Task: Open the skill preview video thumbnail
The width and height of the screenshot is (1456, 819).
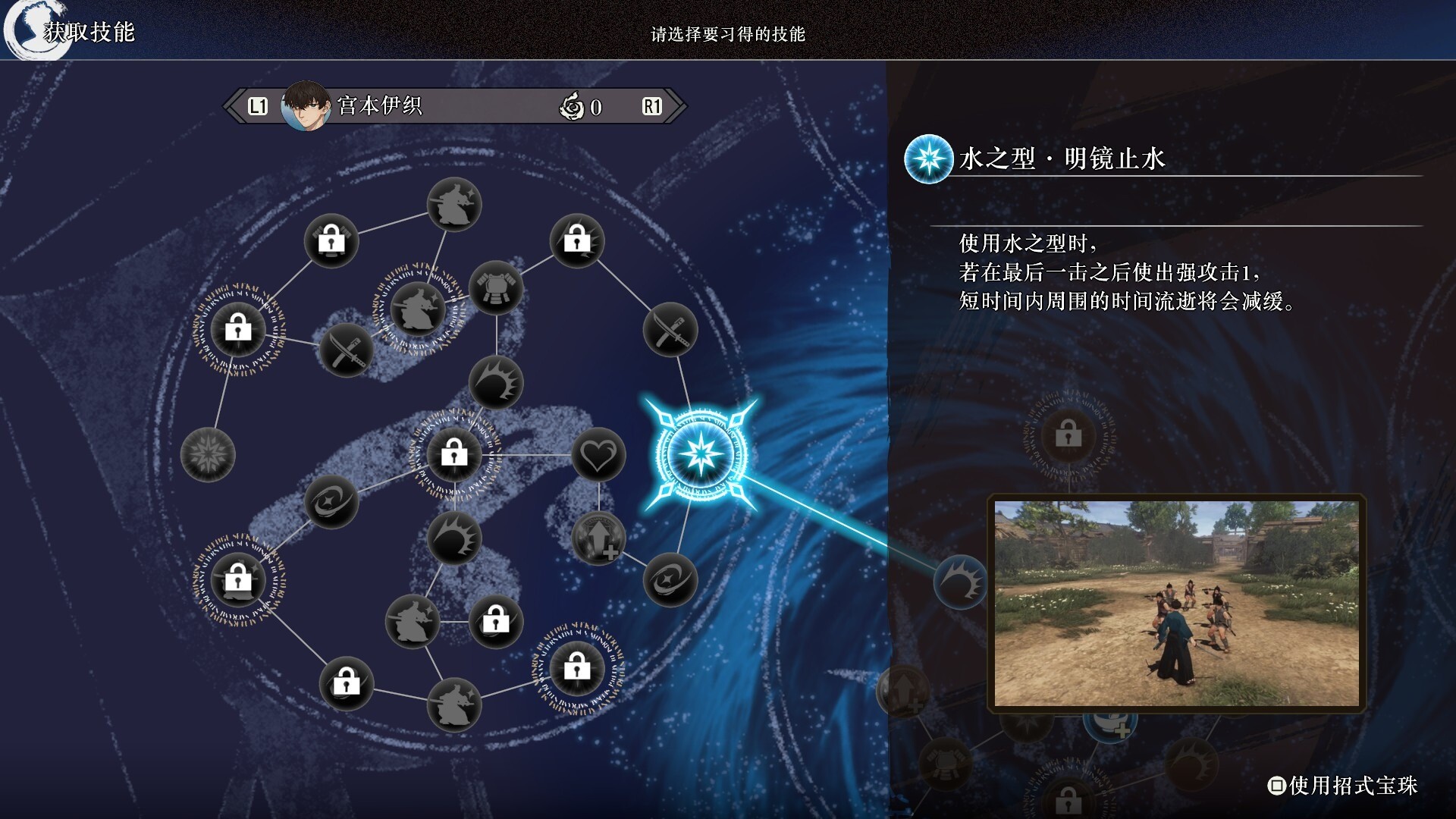Action: pyautogui.click(x=1176, y=604)
